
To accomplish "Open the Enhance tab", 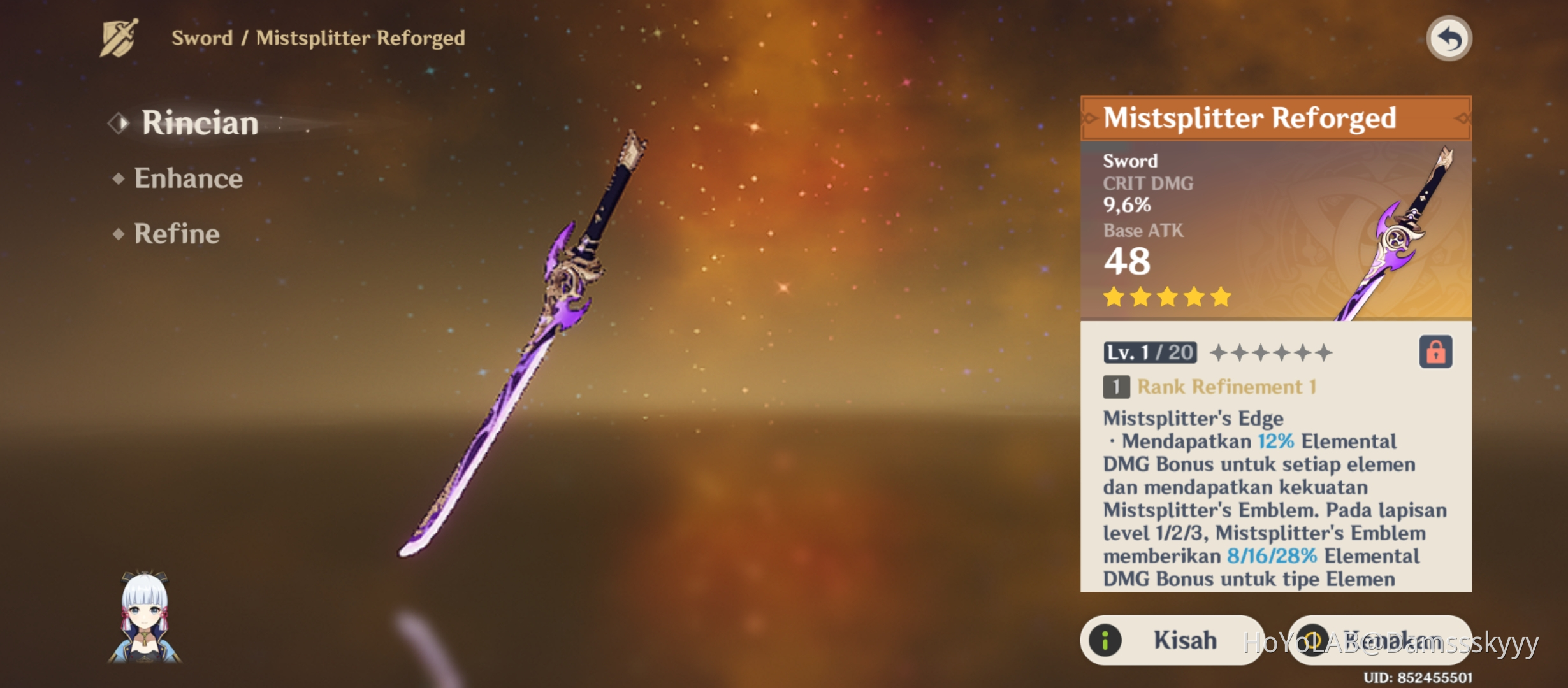I will tap(188, 178).
